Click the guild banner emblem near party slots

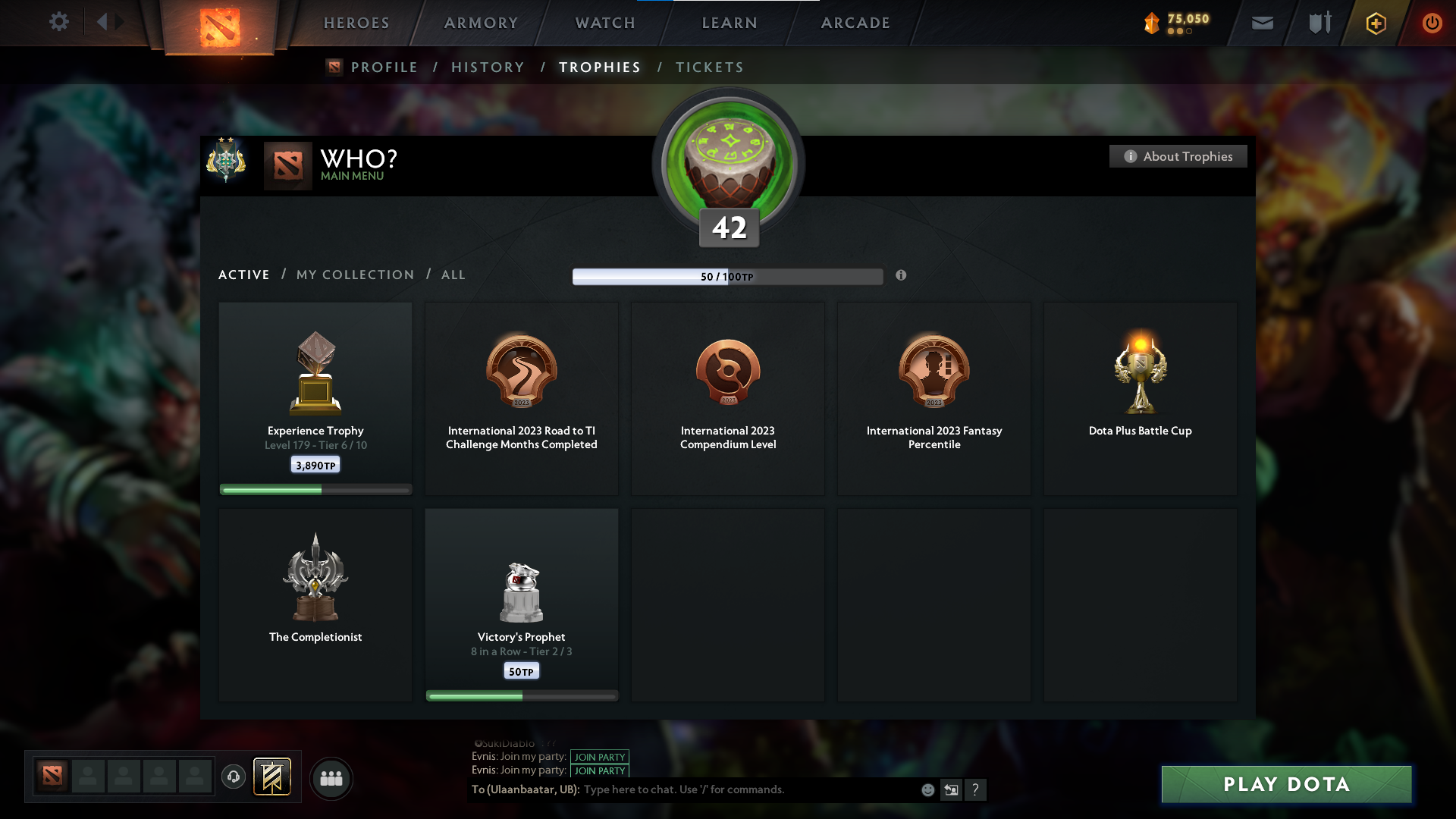click(274, 777)
